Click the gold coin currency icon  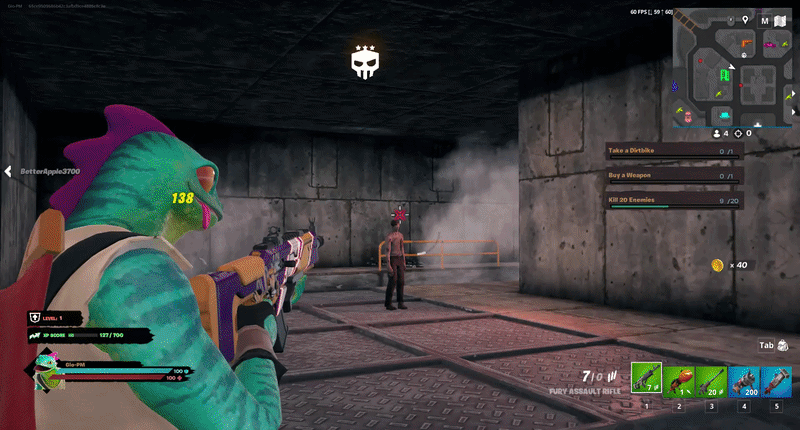[717, 265]
